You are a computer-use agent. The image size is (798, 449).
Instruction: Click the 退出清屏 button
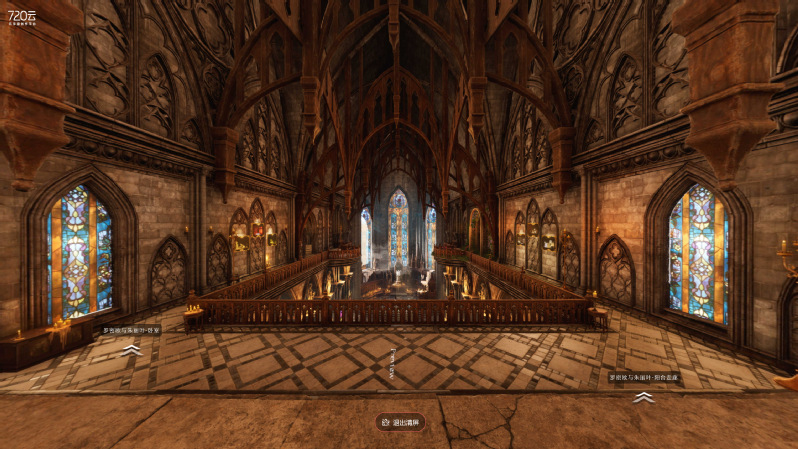[400, 422]
